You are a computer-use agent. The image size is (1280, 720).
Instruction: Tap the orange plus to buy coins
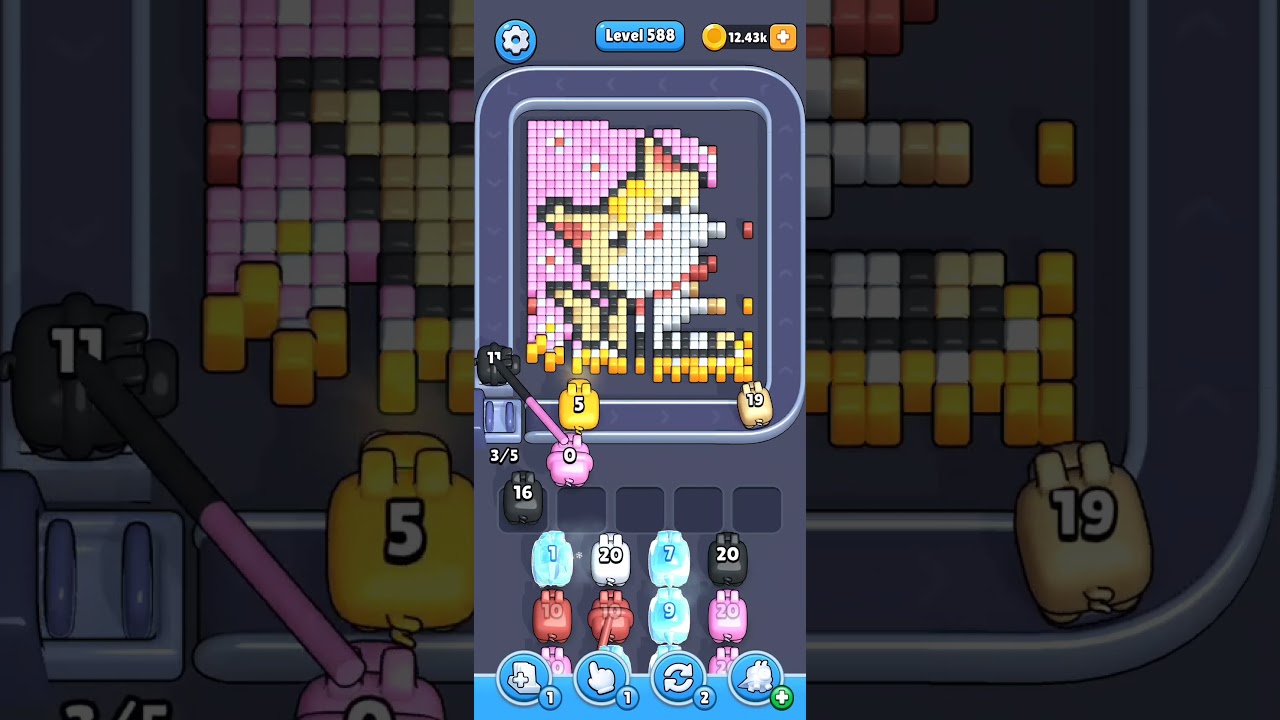coord(781,37)
